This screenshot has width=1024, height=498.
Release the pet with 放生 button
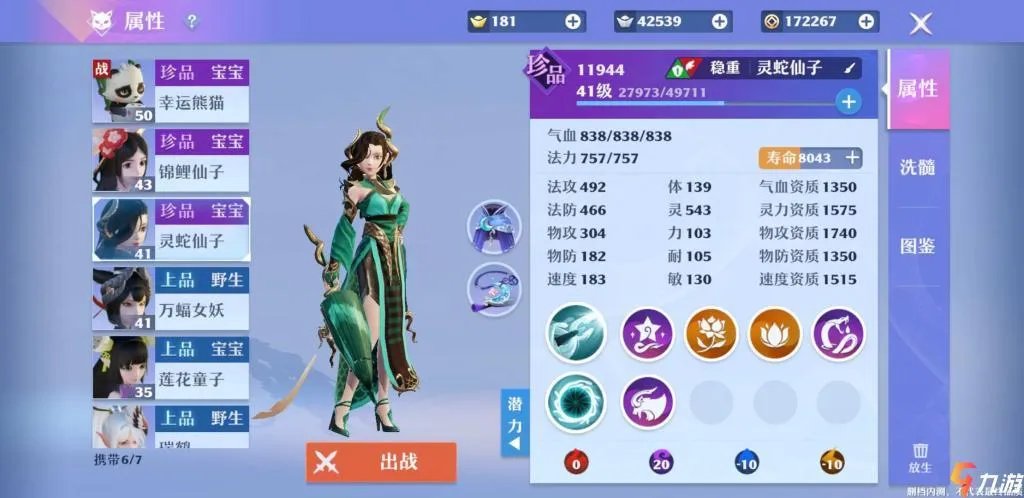(x=920, y=457)
